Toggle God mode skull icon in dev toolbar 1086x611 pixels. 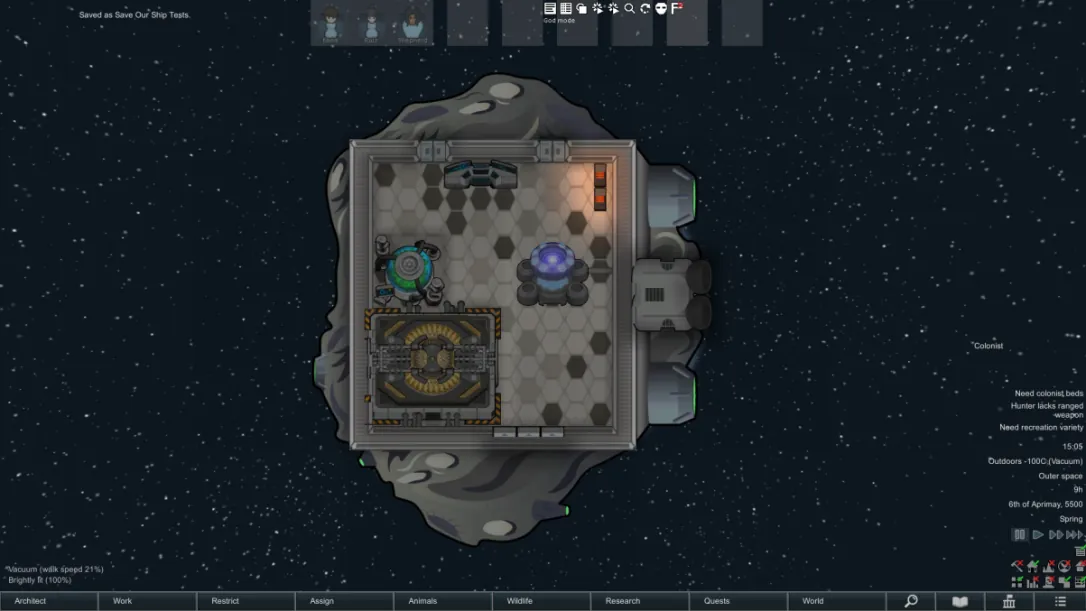[661, 8]
